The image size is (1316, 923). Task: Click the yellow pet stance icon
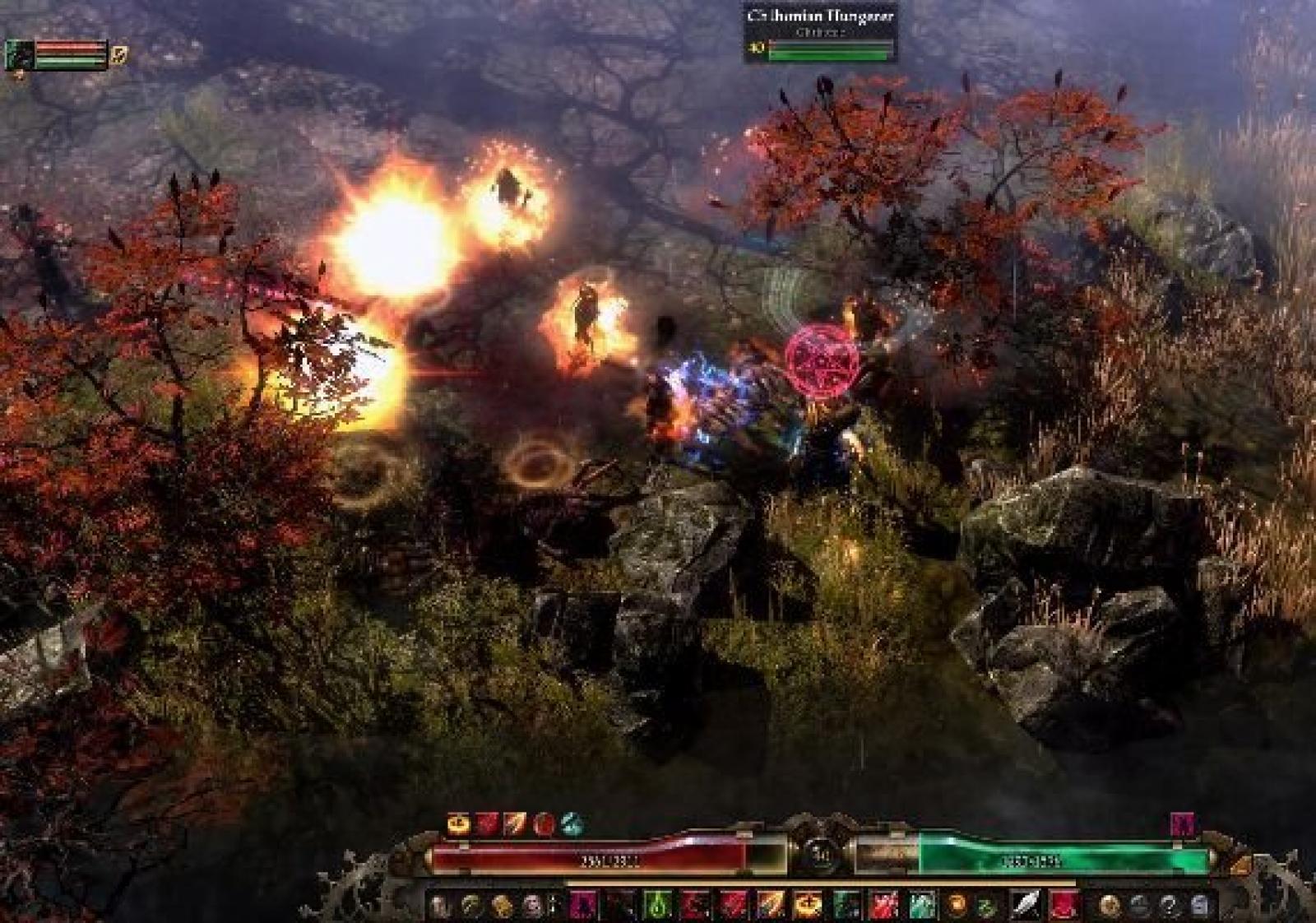tap(119, 55)
